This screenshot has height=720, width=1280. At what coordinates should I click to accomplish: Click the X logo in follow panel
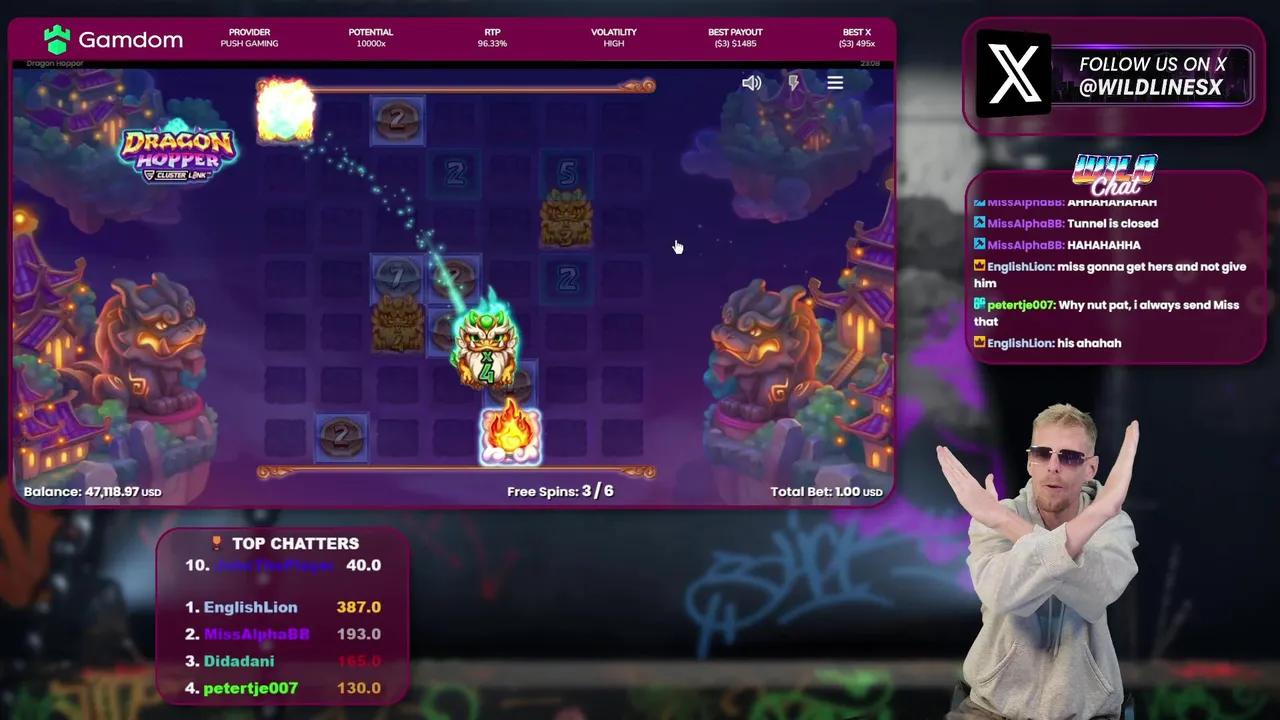click(x=1013, y=74)
